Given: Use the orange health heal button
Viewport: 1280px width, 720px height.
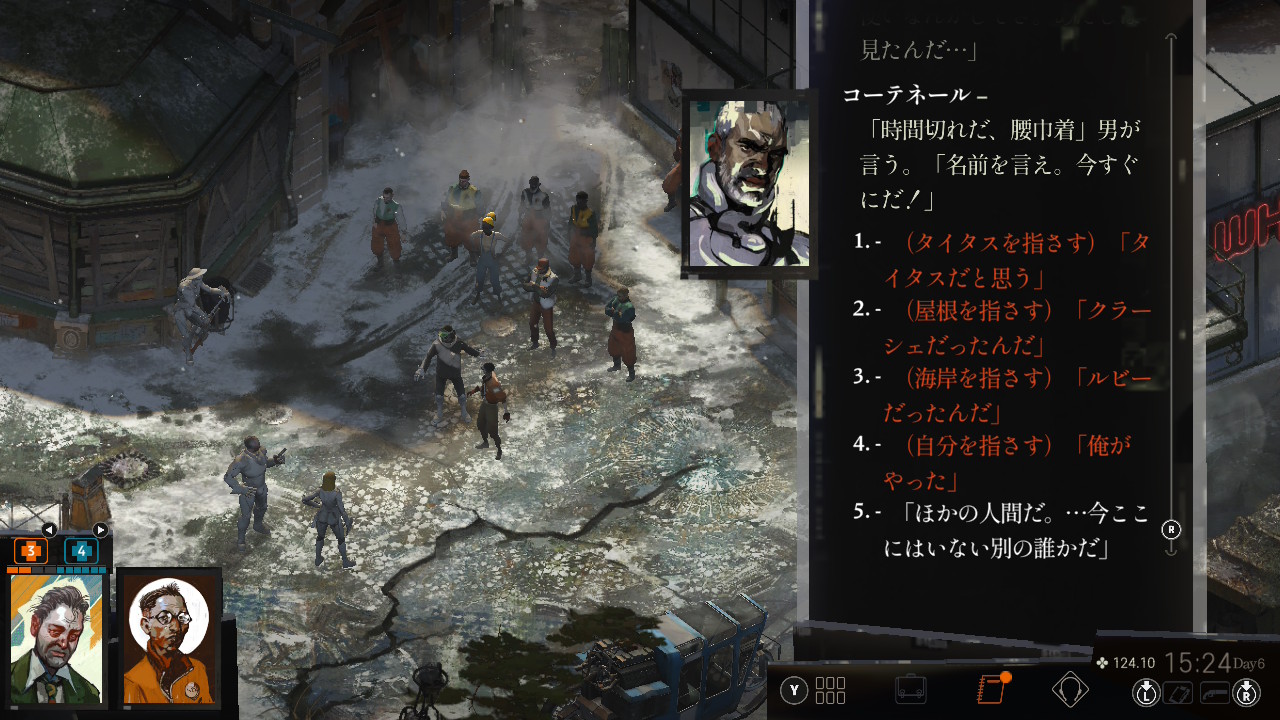Looking at the screenshot, I should pyautogui.click(x=31, y=551).
